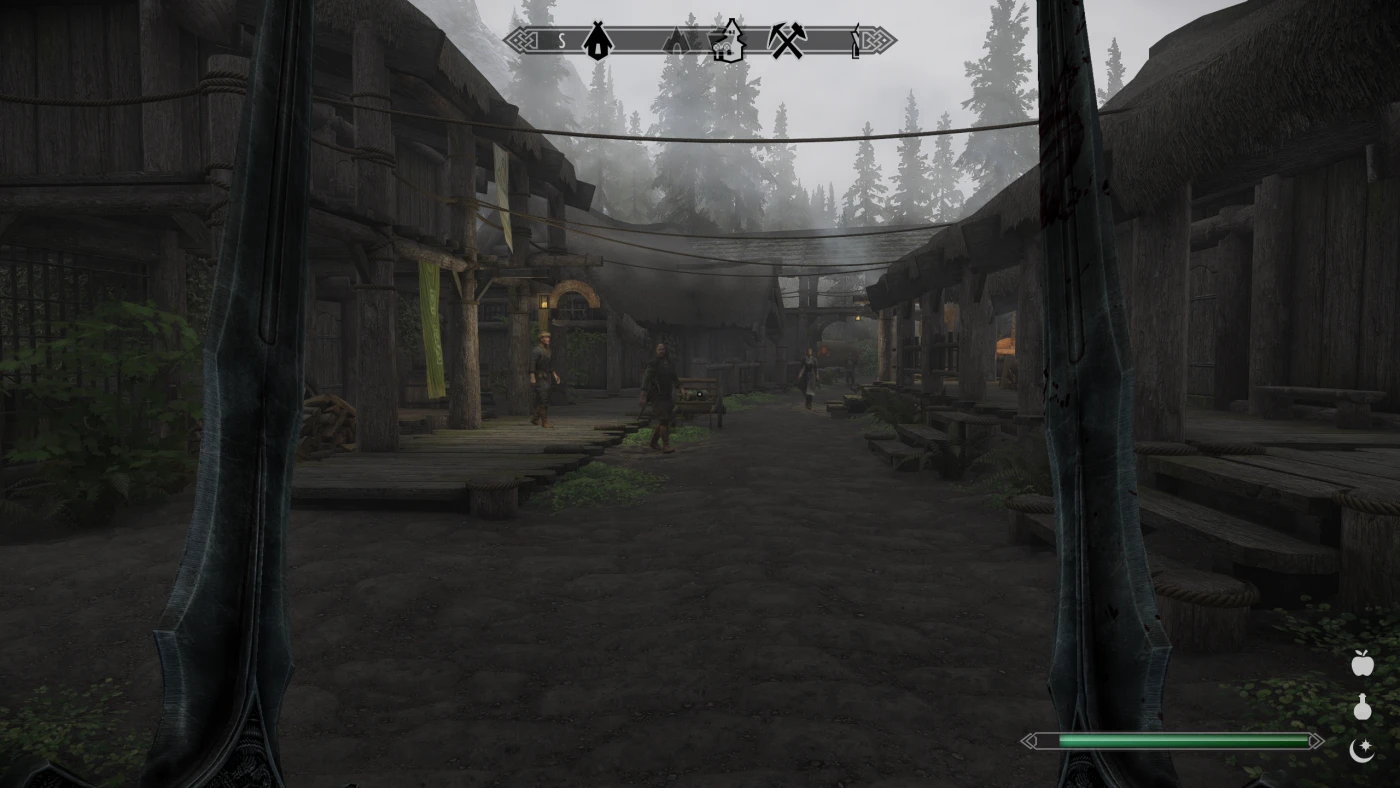
Task: Click the hut marker on the compass
Action: click(x=598, y=41)
